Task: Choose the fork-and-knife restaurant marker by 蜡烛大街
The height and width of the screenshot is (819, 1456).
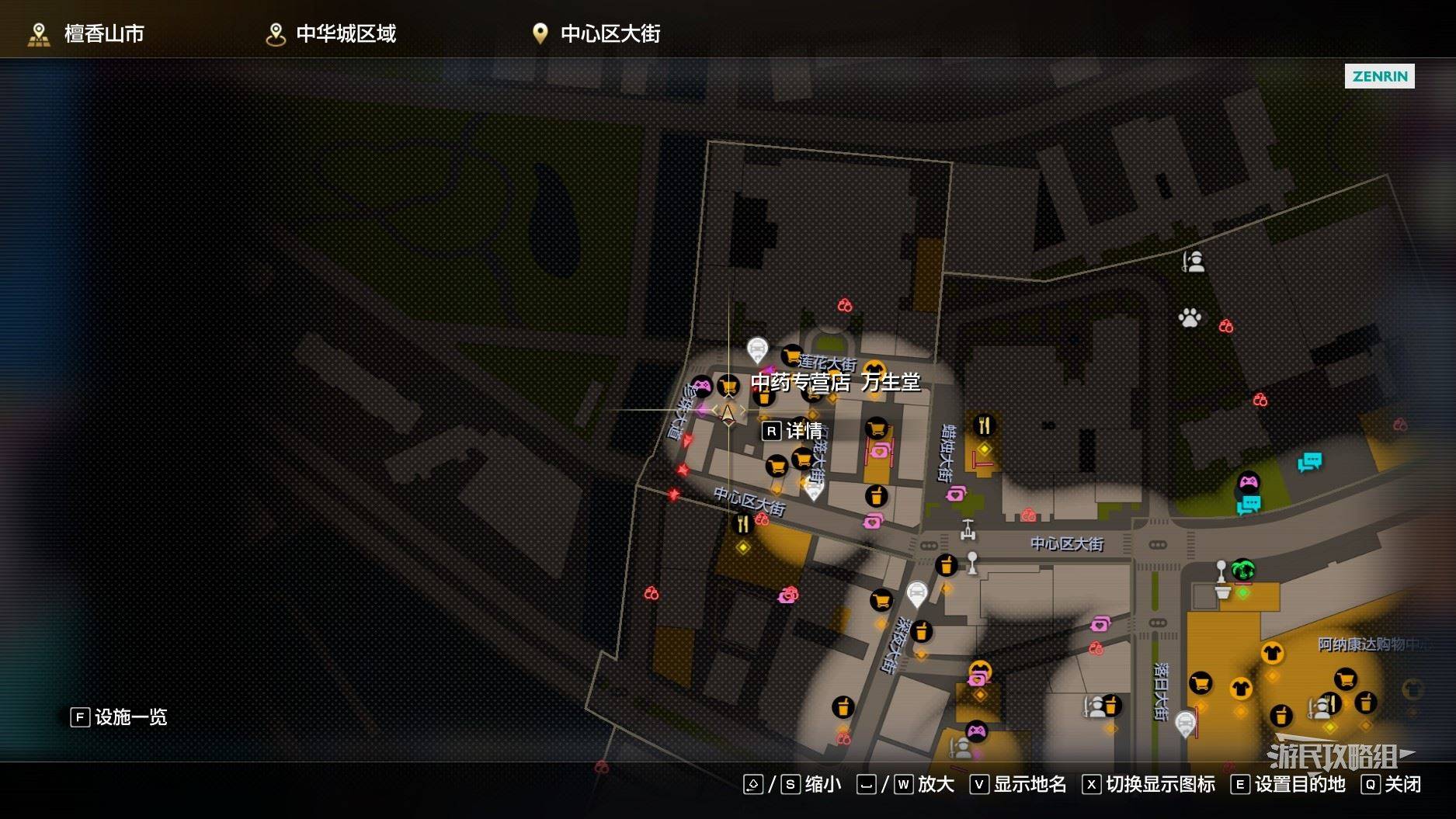Action: click(984, 425)
